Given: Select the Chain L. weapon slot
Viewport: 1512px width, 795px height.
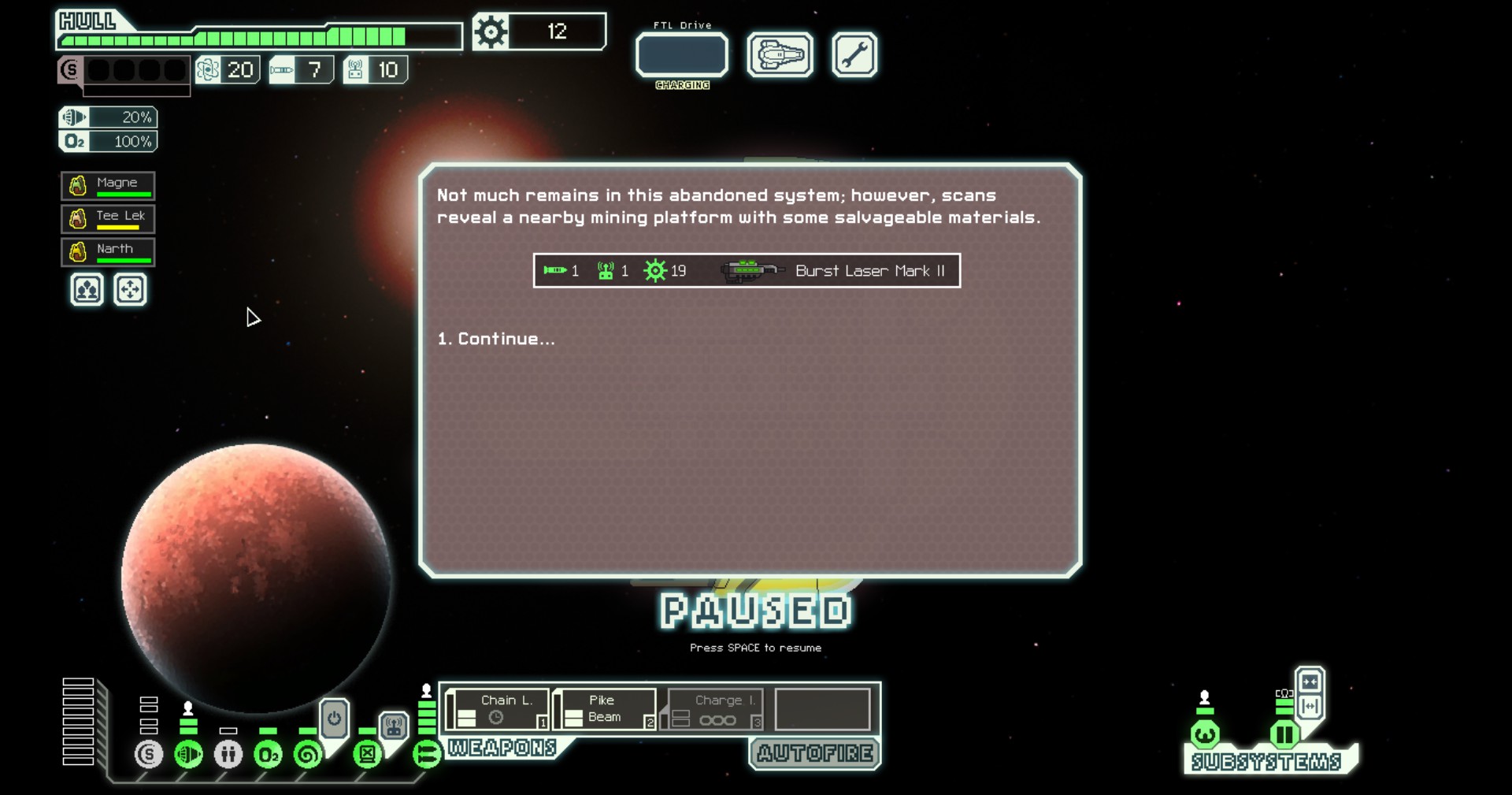Looking at the screenshot, I should [x=498, y=709].
